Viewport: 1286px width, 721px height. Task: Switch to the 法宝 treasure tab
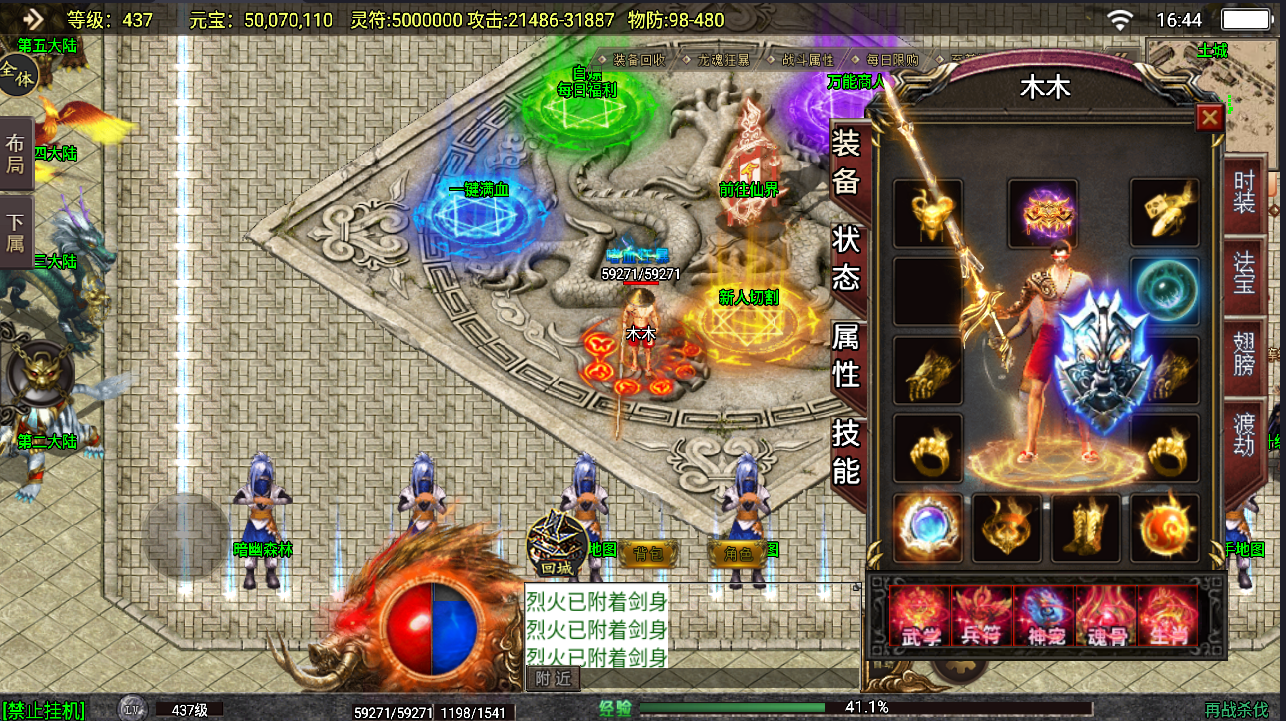[1244, 273]
